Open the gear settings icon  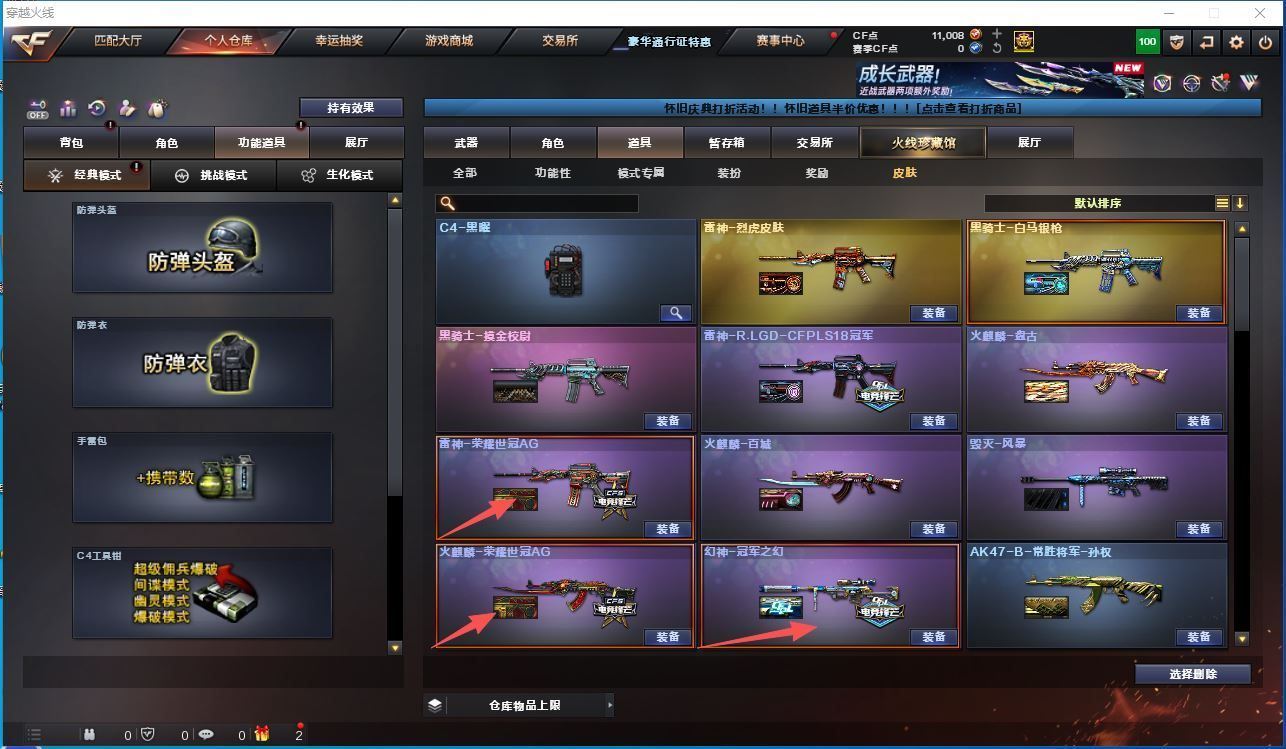pyautogui.click(x=1237, y=42)
